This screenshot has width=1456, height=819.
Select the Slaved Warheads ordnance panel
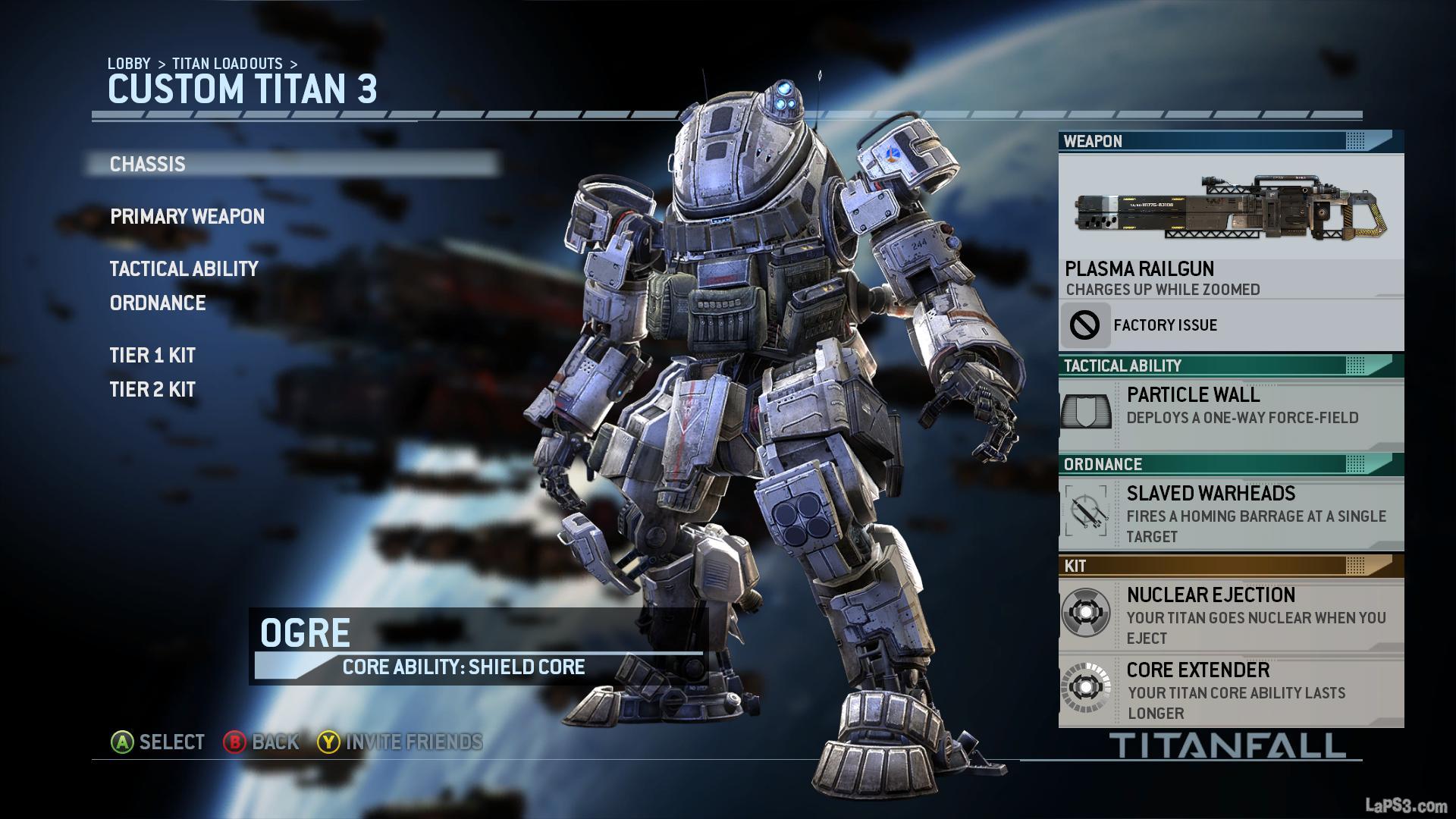1230,514
